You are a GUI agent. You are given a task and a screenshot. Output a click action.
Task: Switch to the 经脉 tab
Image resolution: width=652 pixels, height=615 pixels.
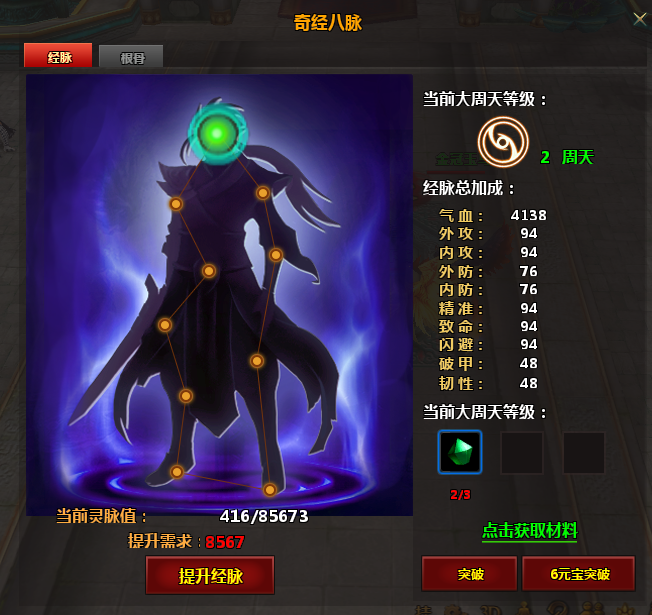point(58,57)
